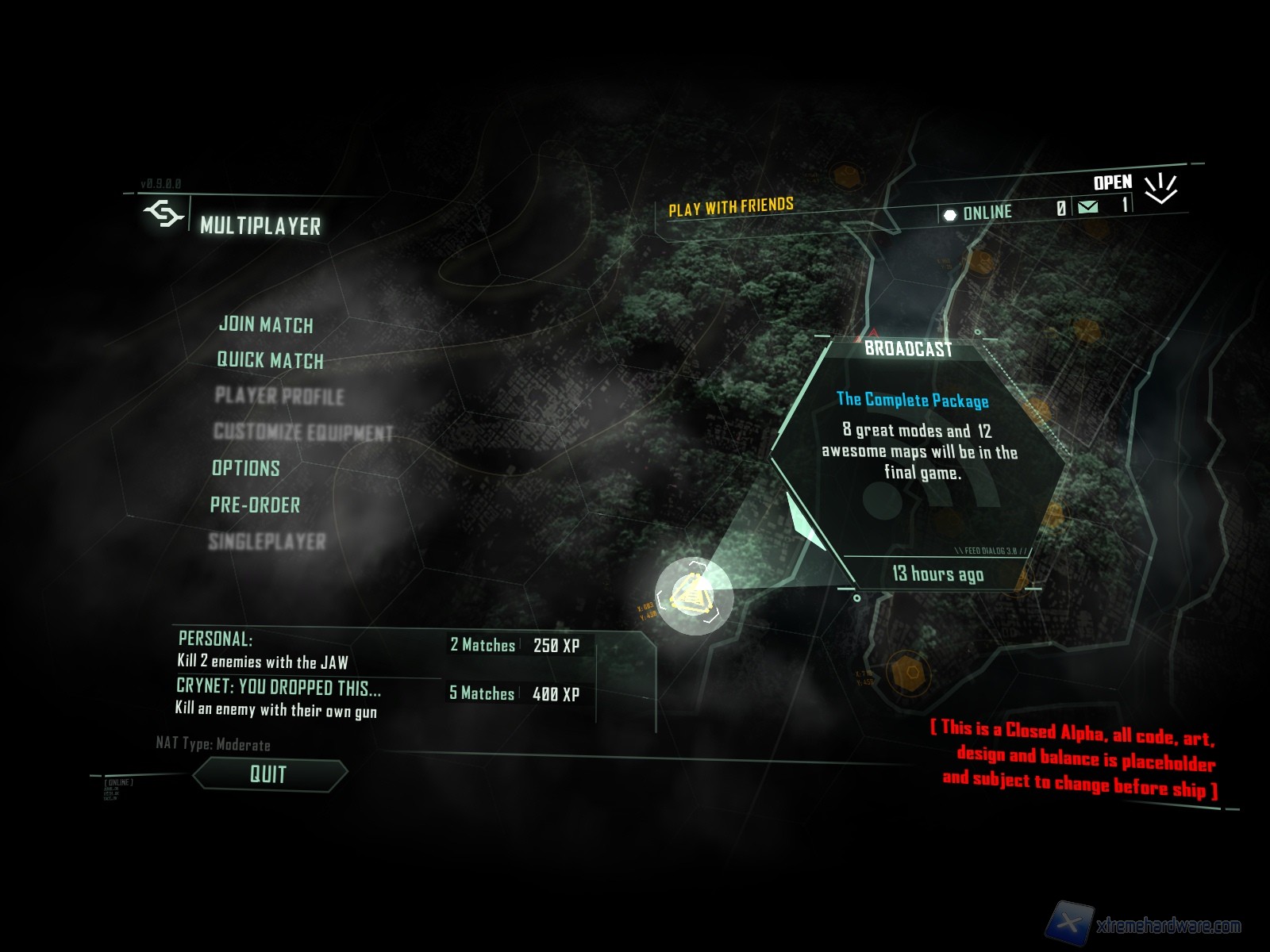The image size is (1270, 952).
Task: View the Crynet You Dropped This challenge
Action: (278, 687)
